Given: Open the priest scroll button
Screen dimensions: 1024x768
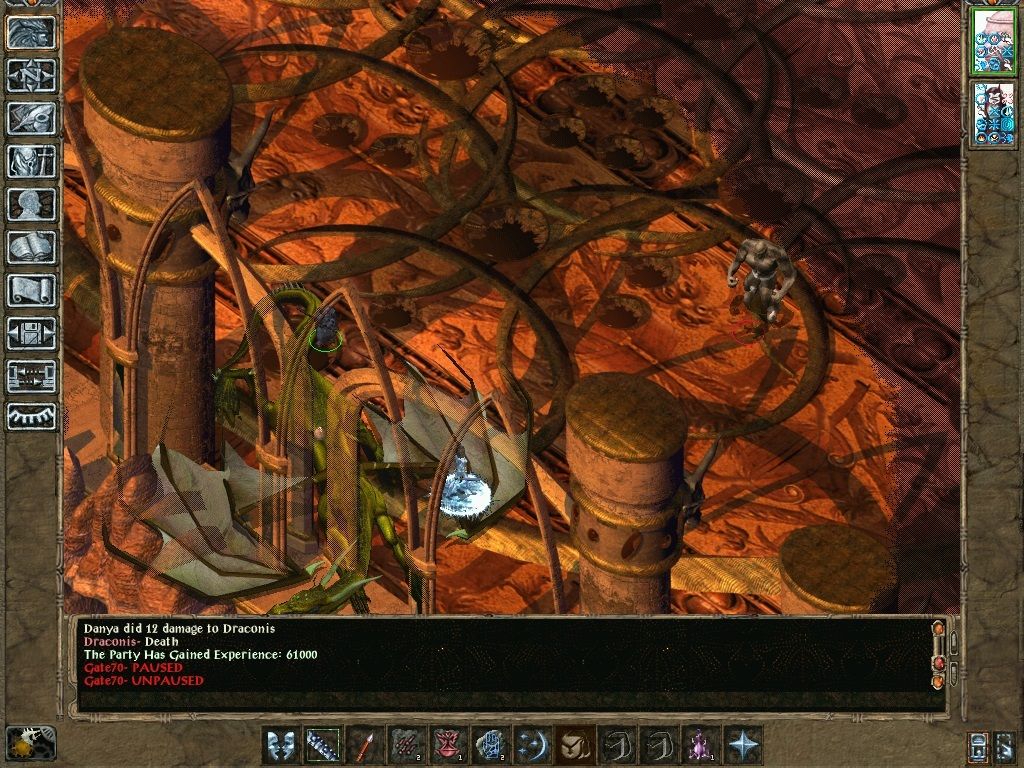Looking at the screenshot, I should click(x=31, y=290).
